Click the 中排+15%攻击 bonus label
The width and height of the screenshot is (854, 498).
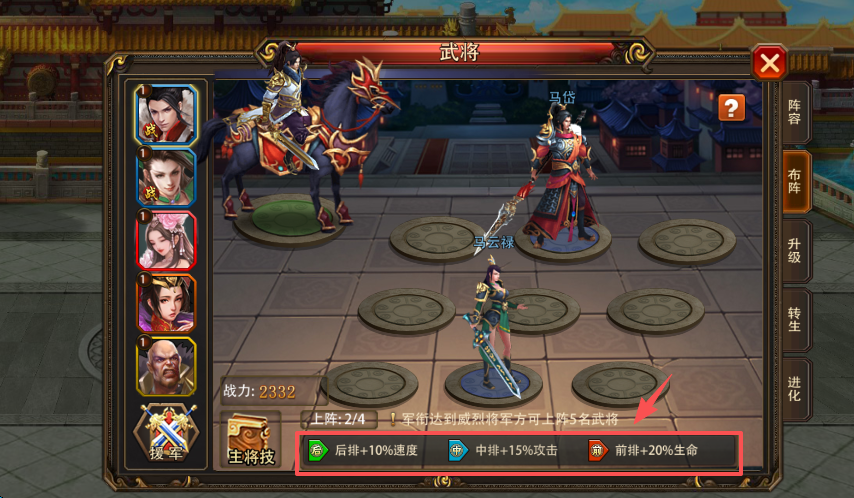pos(503,451)
